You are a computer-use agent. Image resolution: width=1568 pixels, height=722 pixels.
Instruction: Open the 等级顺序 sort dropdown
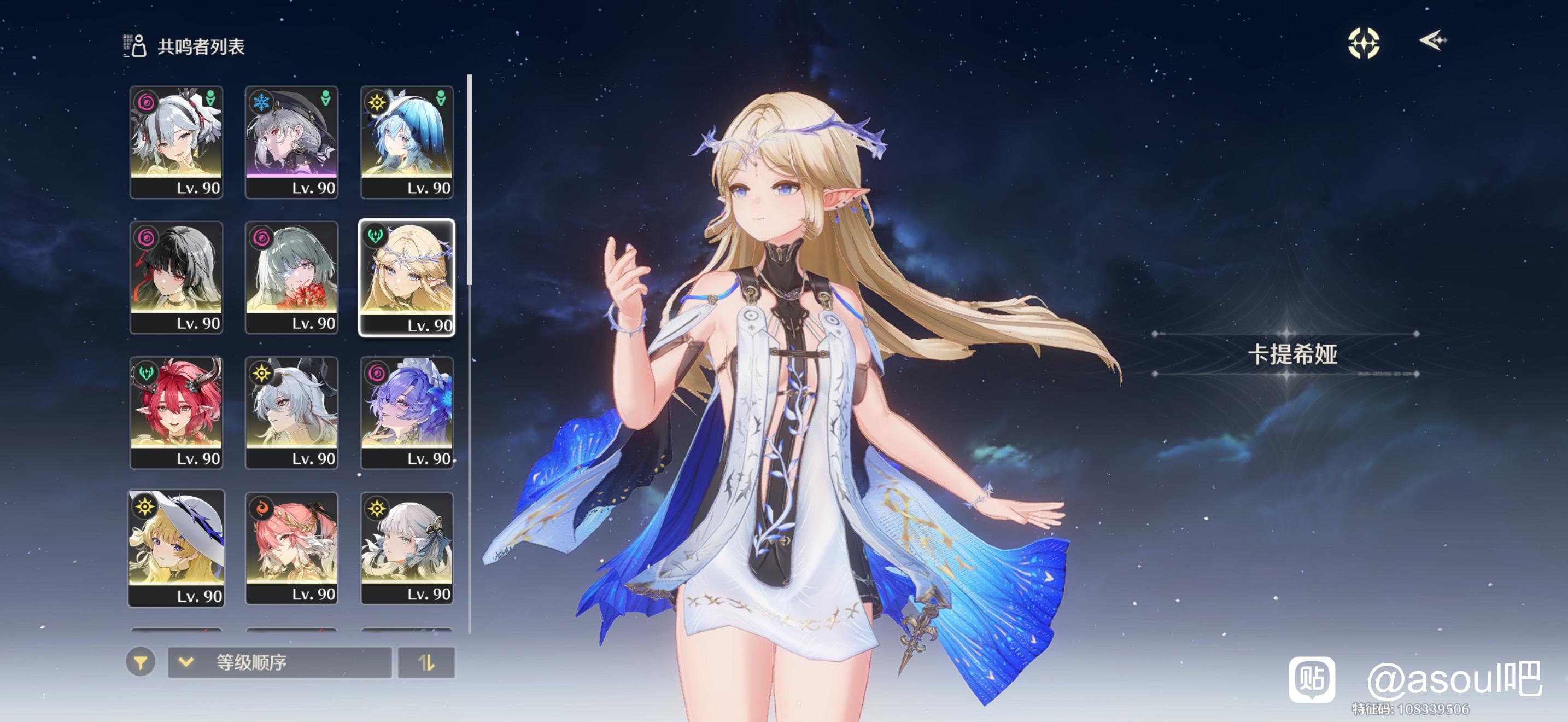279,662
